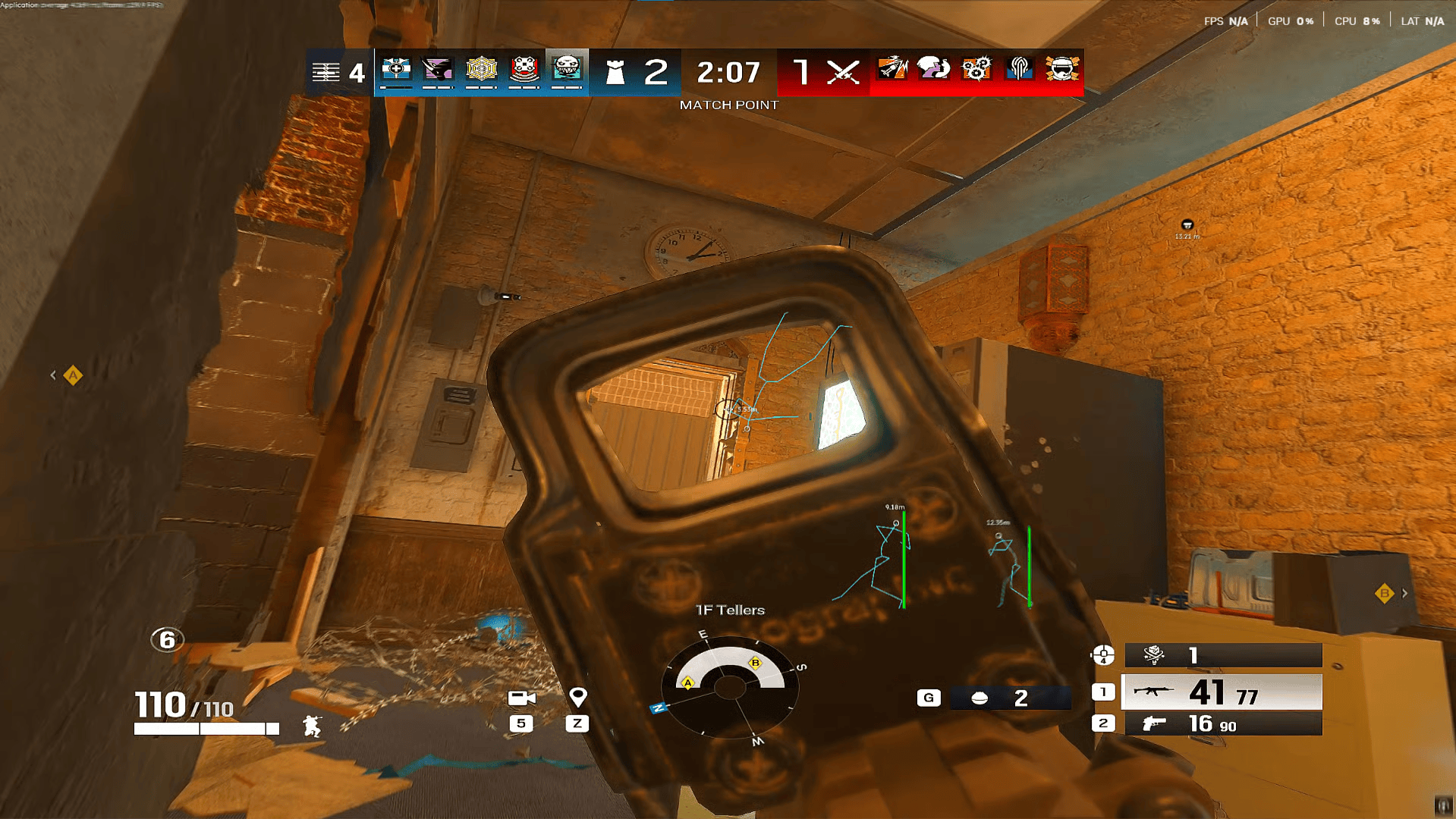
Task: Click the A objective marker on the left edge
Action: pyautogui.click(x=72, y=375)
